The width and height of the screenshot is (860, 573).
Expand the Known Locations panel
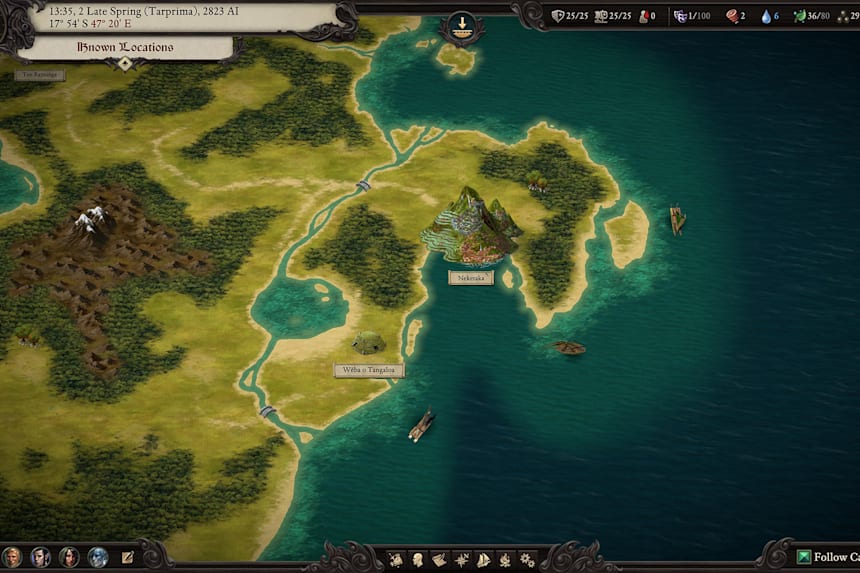coord(125,63)
